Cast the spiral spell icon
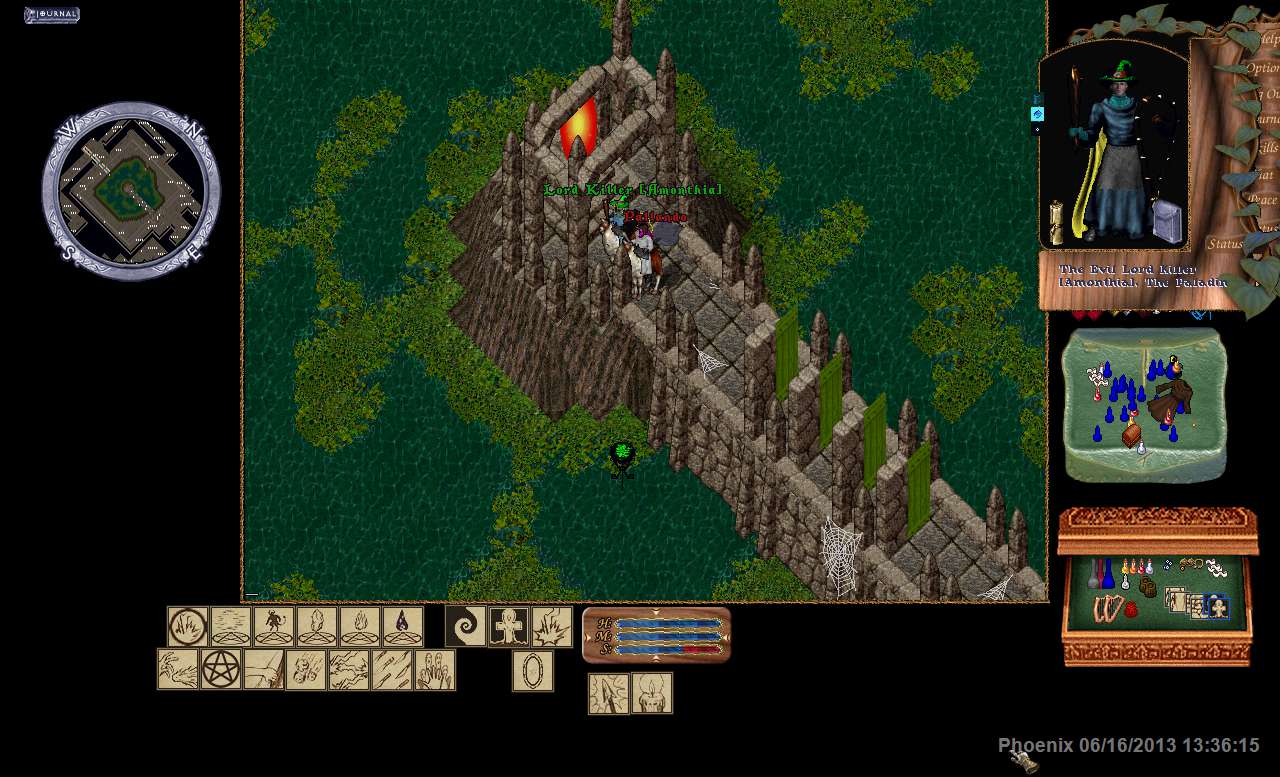Screen dimensions: 1280x777 tap(465, 626)
